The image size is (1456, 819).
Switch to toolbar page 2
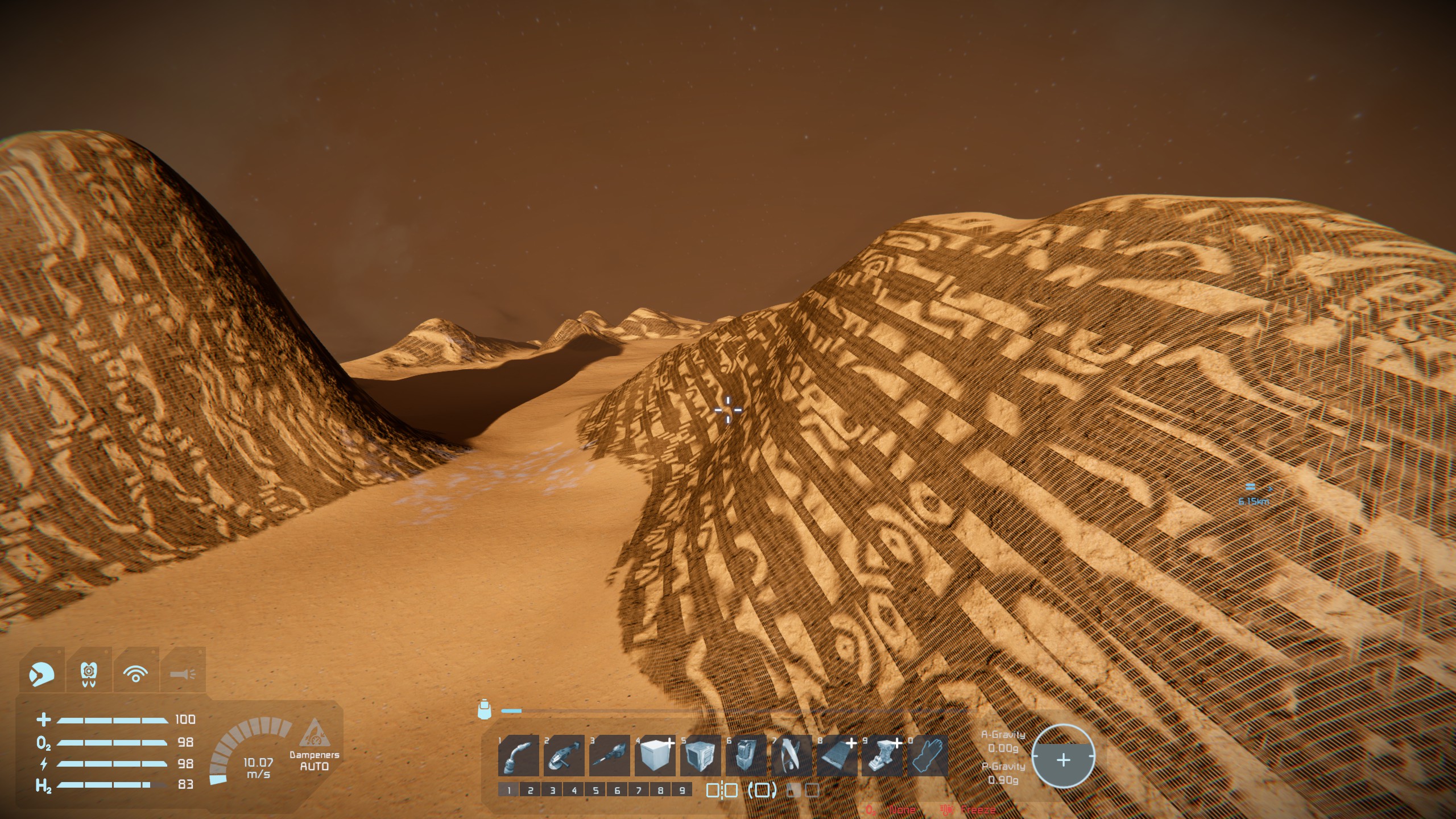tap(530, 790)
